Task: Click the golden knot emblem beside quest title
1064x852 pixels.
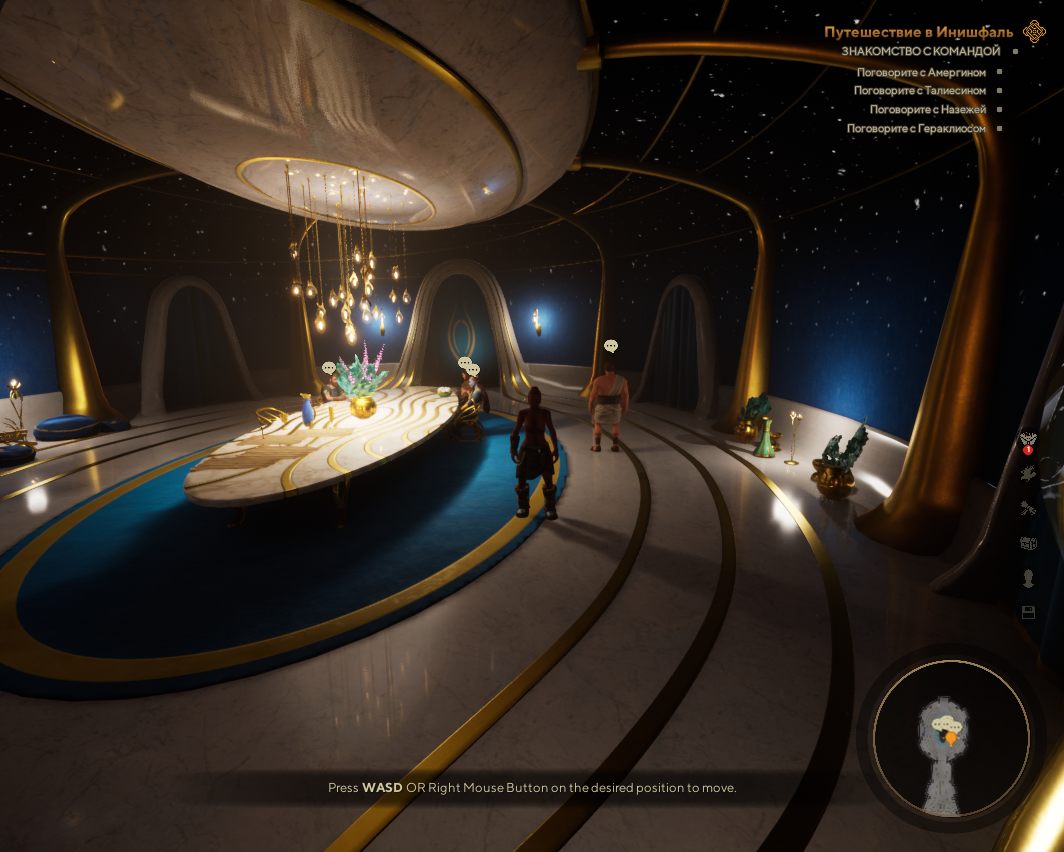Action: 1034,32
